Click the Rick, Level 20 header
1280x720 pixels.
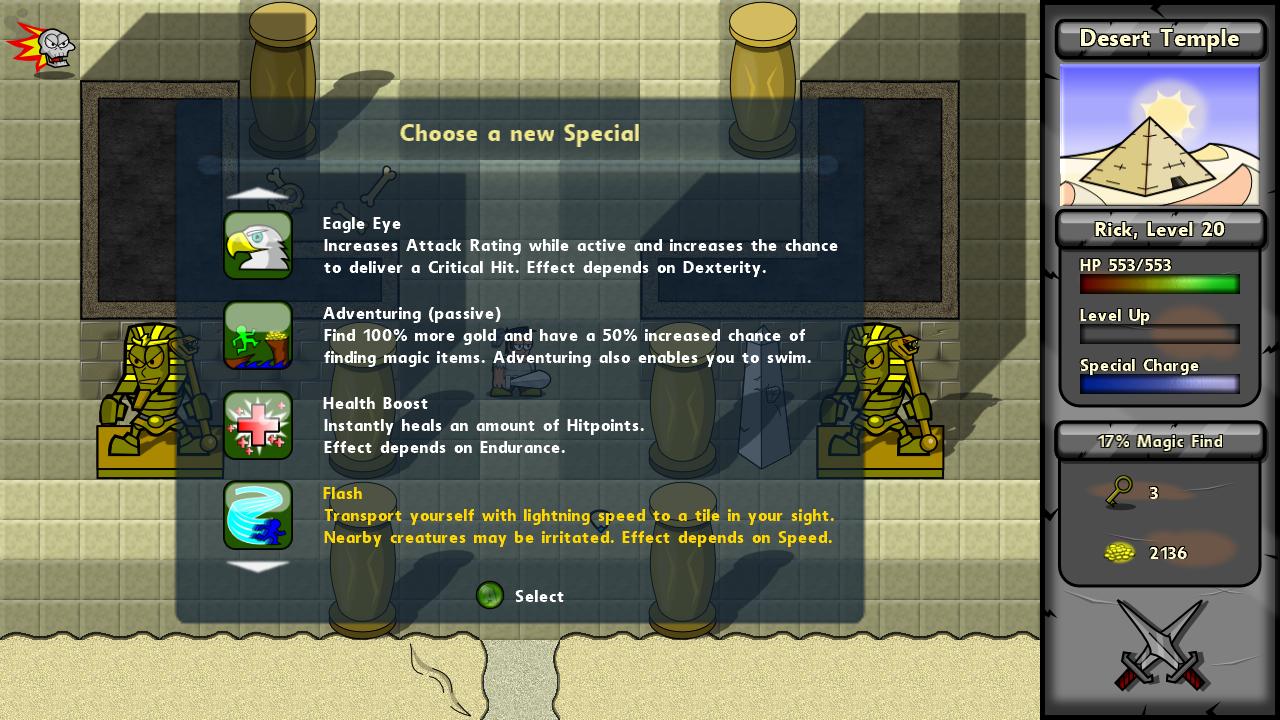[x=1160, y=229]
